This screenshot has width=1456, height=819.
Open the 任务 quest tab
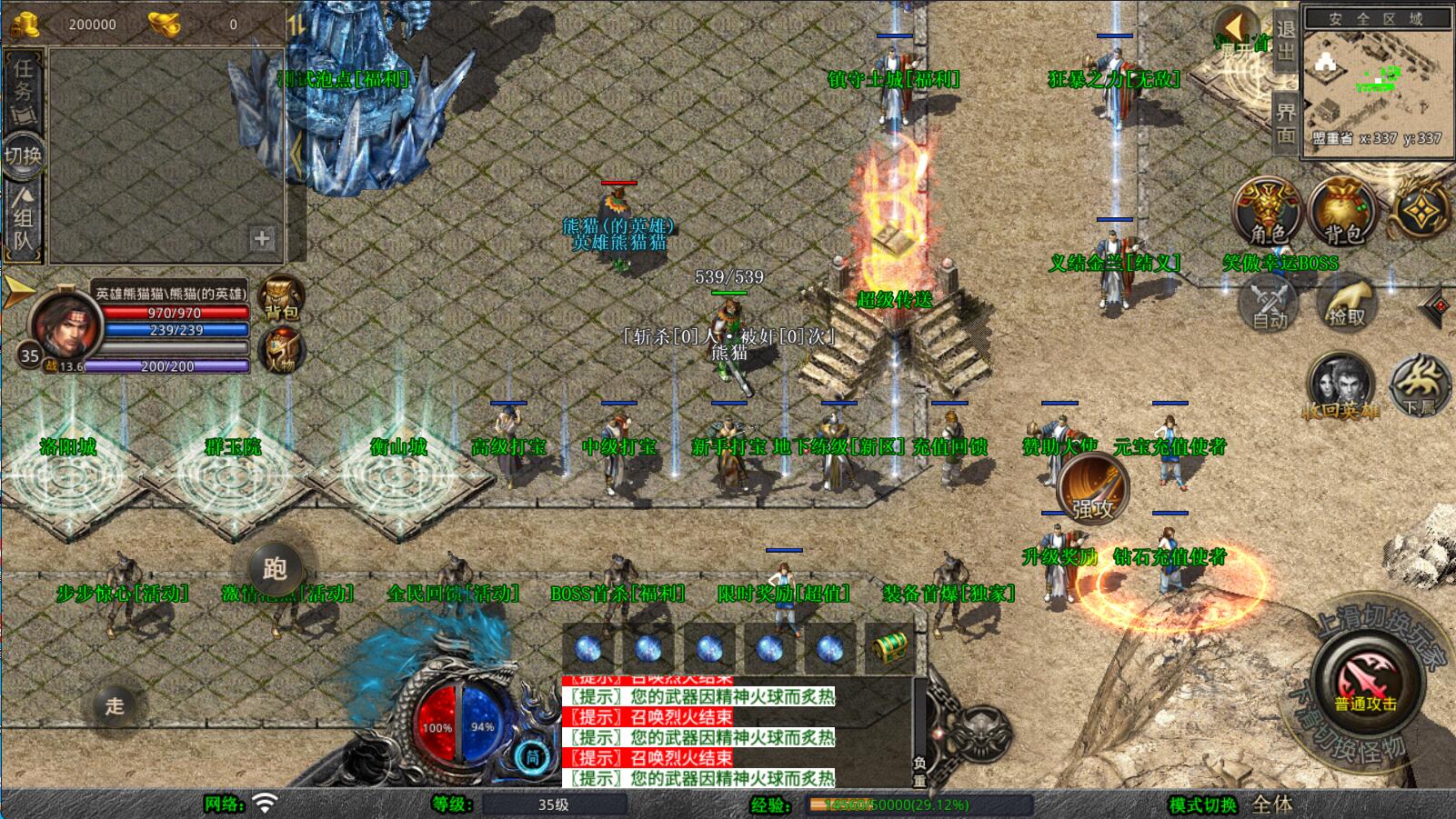click(x=24, y=85)
